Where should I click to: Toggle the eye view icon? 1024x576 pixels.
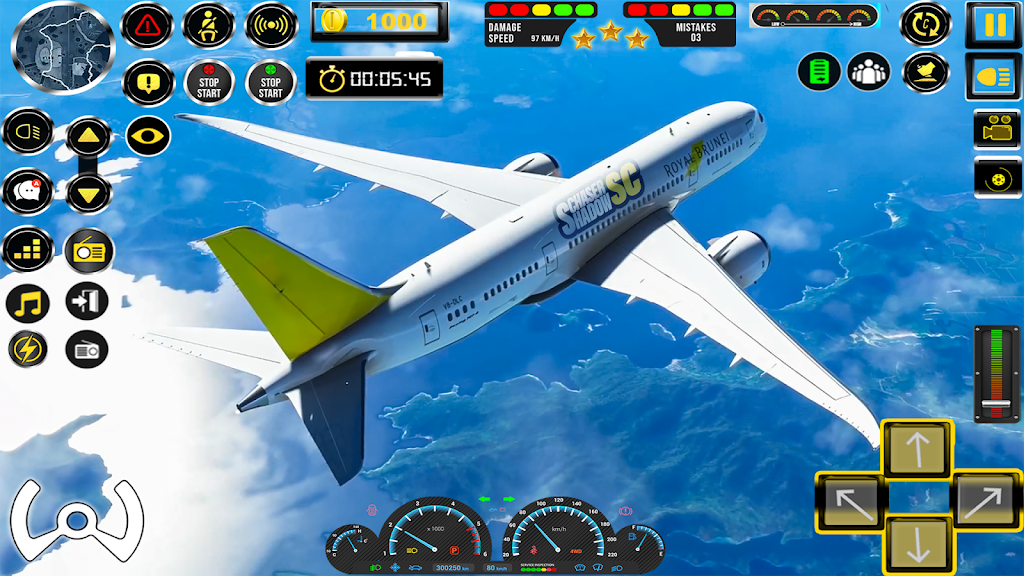(148, 136)
